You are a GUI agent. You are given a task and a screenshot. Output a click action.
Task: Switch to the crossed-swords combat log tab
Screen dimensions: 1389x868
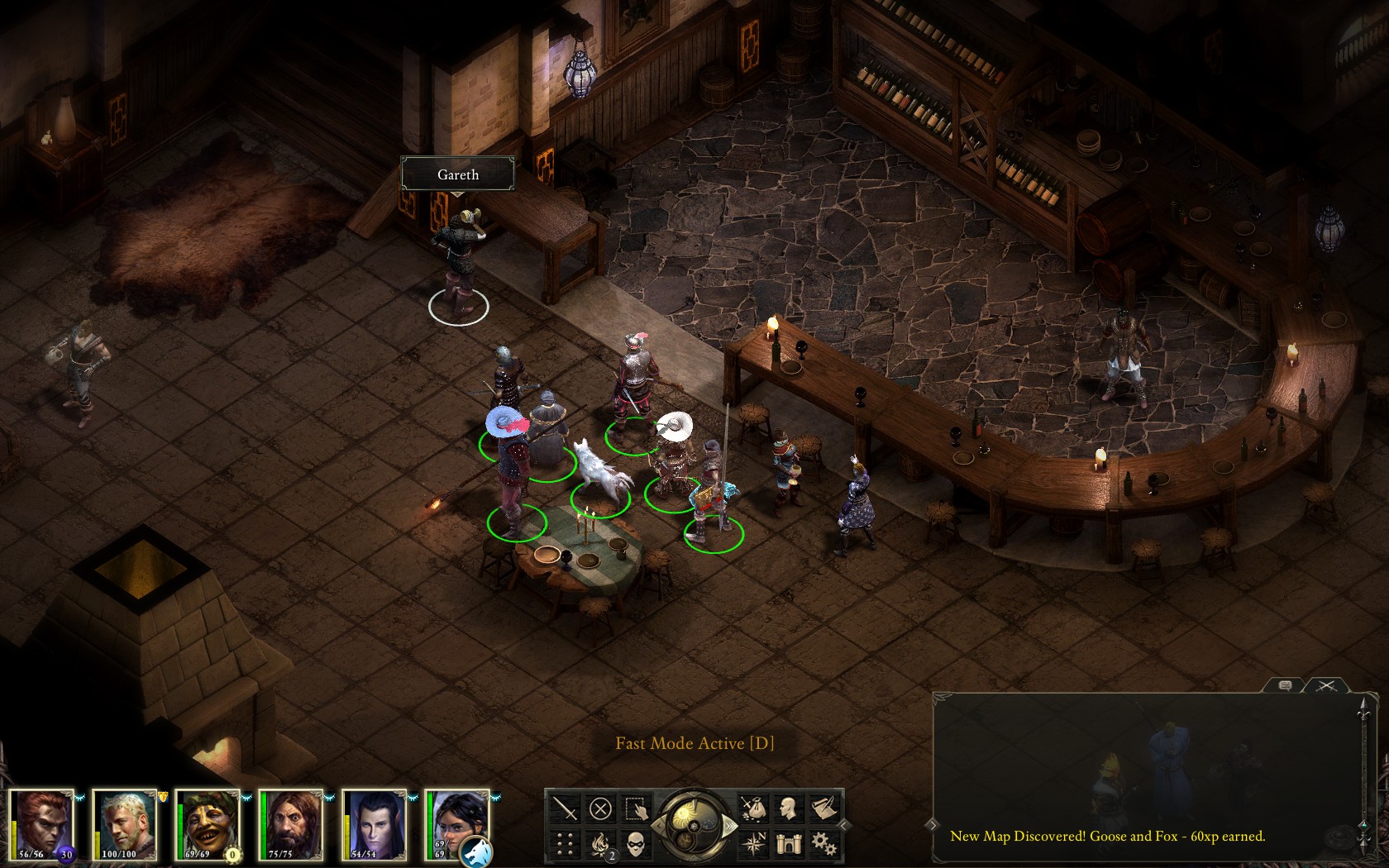pyautogui.click(x=1327, y=685)
